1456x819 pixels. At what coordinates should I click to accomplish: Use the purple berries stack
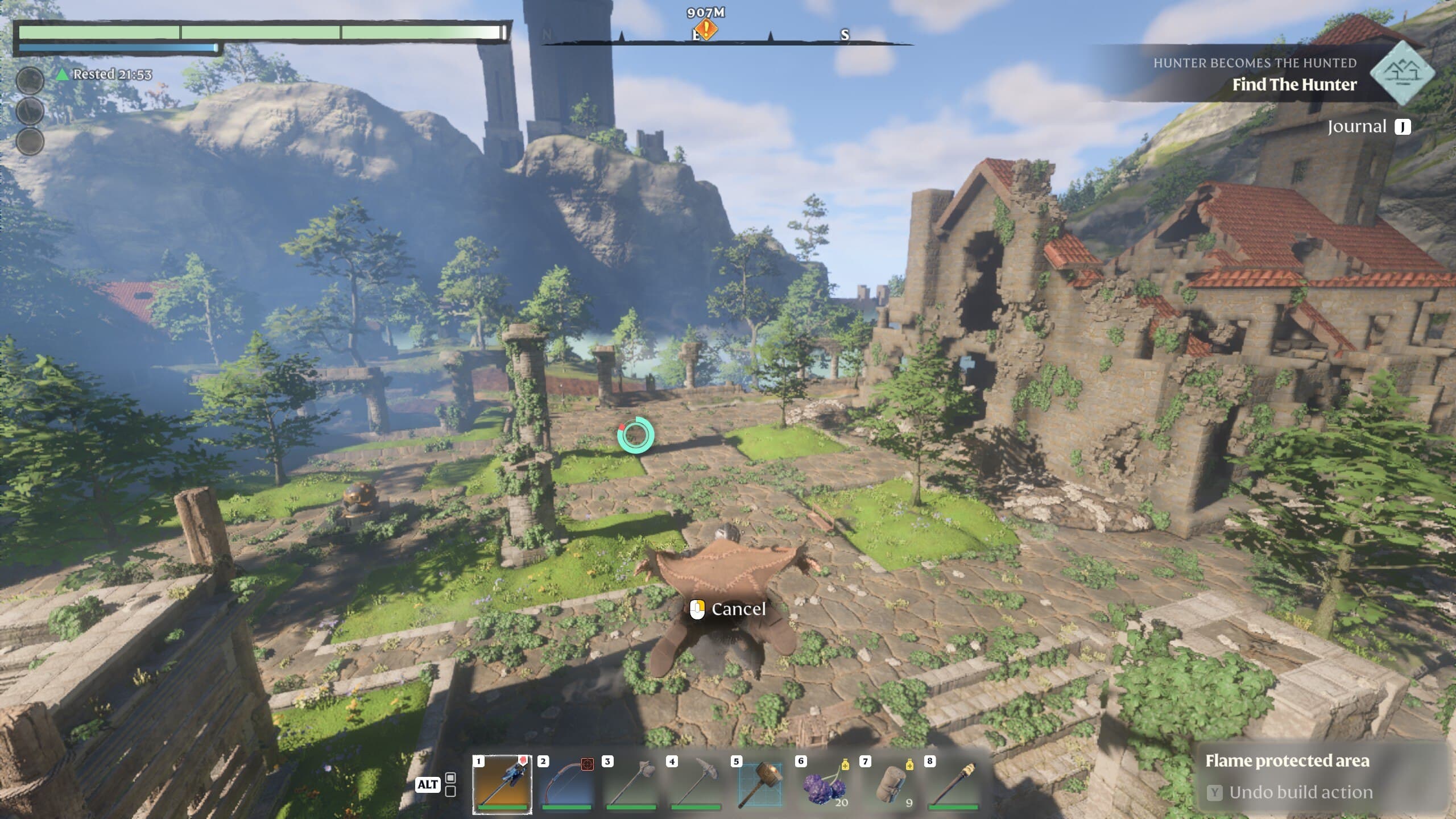pyautogui.click(x=824, y=784)
